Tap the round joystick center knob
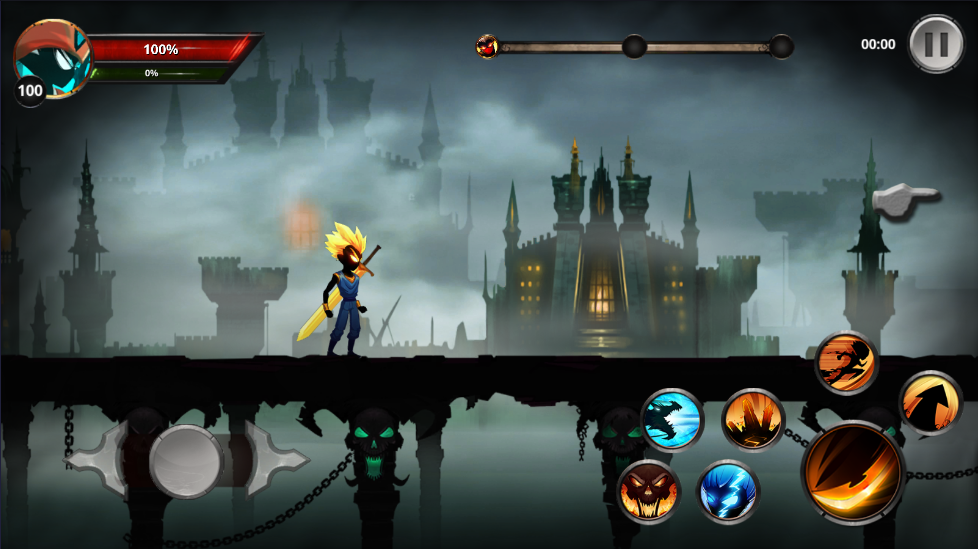978x549 pixels. tap(186, 460)
